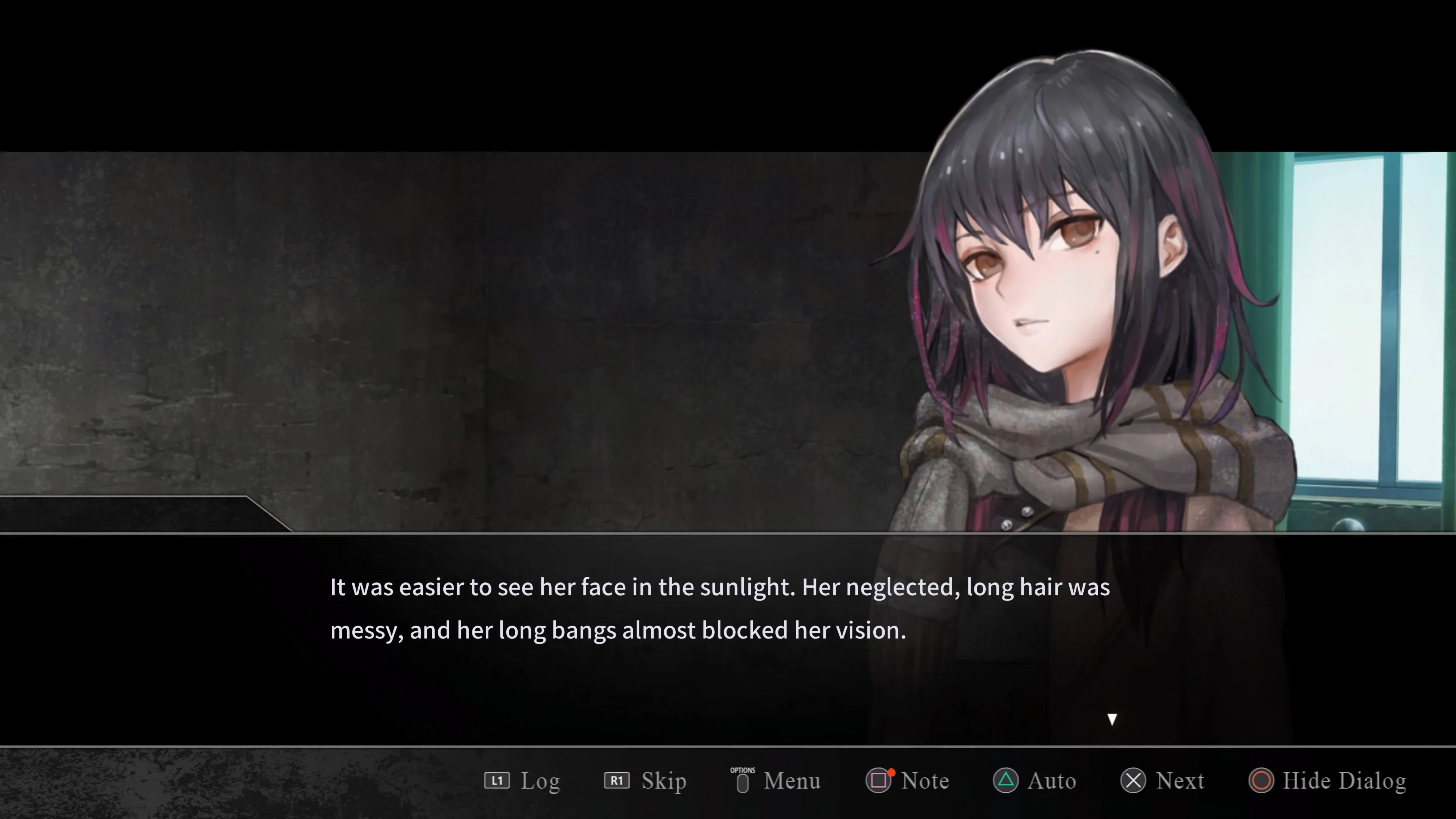Click the R1 button icon beside Skip

[x=617, y=781]
